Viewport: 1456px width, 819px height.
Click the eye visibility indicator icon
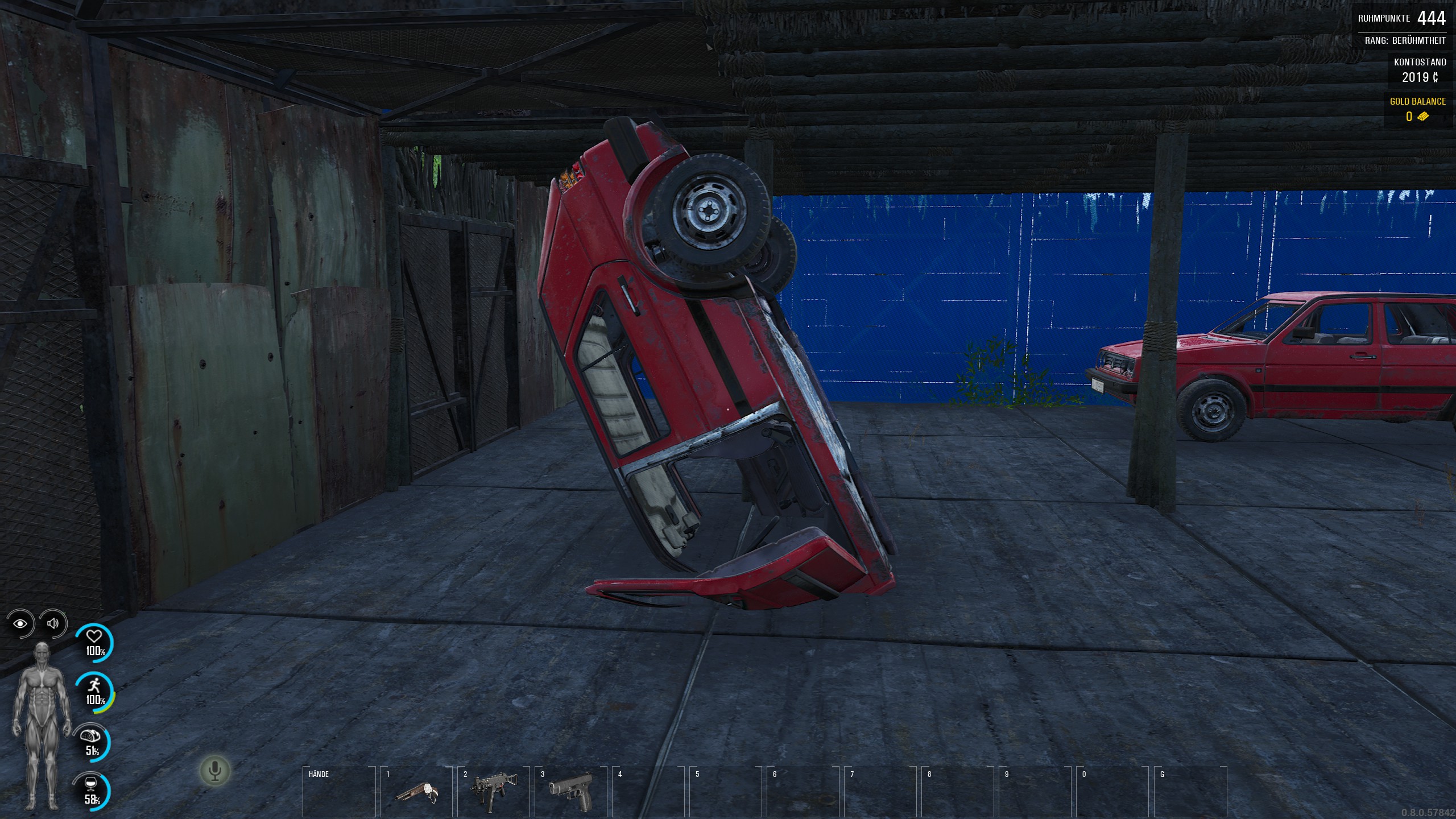coord(21,623)
